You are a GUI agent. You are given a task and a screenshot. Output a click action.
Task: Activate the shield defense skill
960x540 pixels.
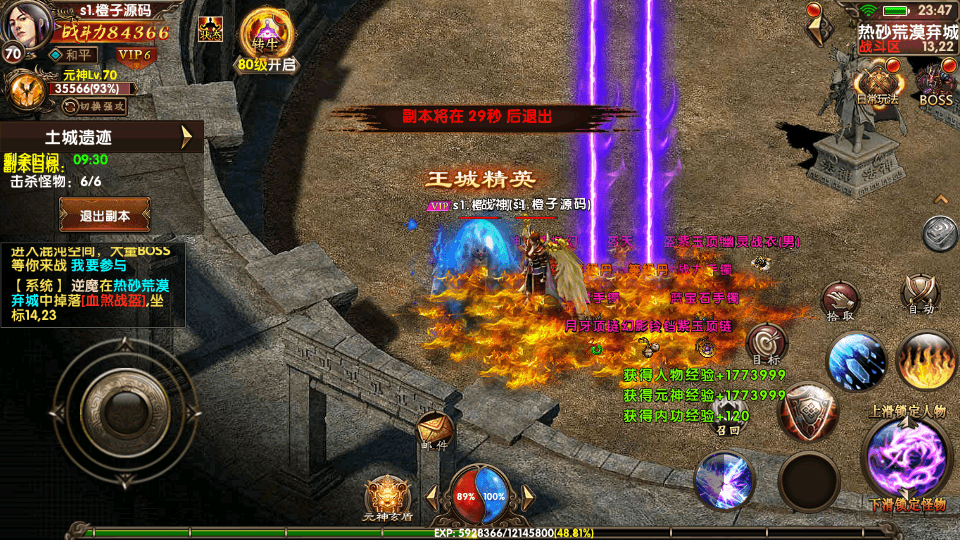pyautogui.click(x=808, y=411)
